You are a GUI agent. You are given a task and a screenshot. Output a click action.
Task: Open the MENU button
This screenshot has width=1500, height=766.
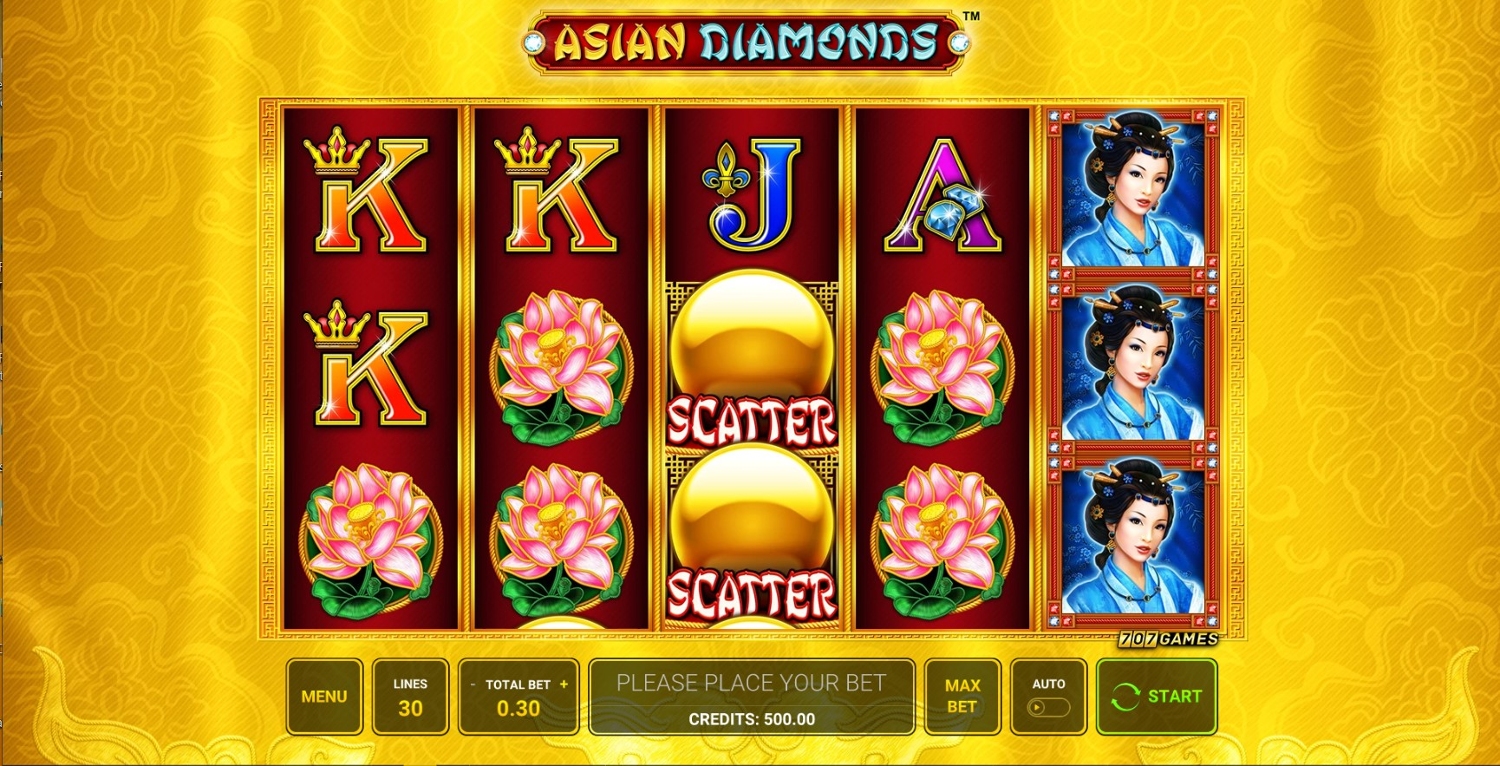(x=324, y=696)
